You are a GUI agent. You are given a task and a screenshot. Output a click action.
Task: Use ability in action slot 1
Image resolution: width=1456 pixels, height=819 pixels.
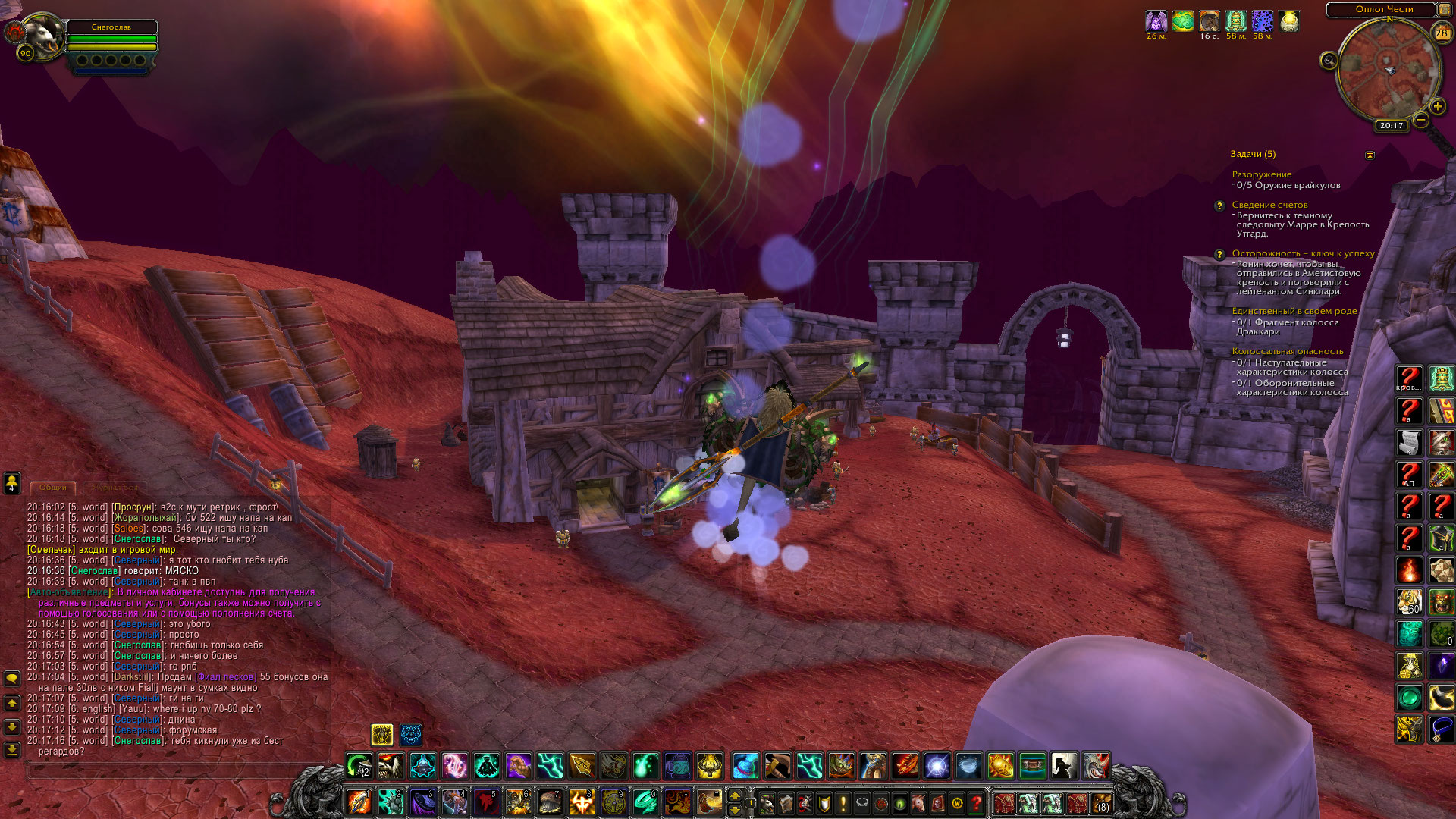click(x=359, y=802)
